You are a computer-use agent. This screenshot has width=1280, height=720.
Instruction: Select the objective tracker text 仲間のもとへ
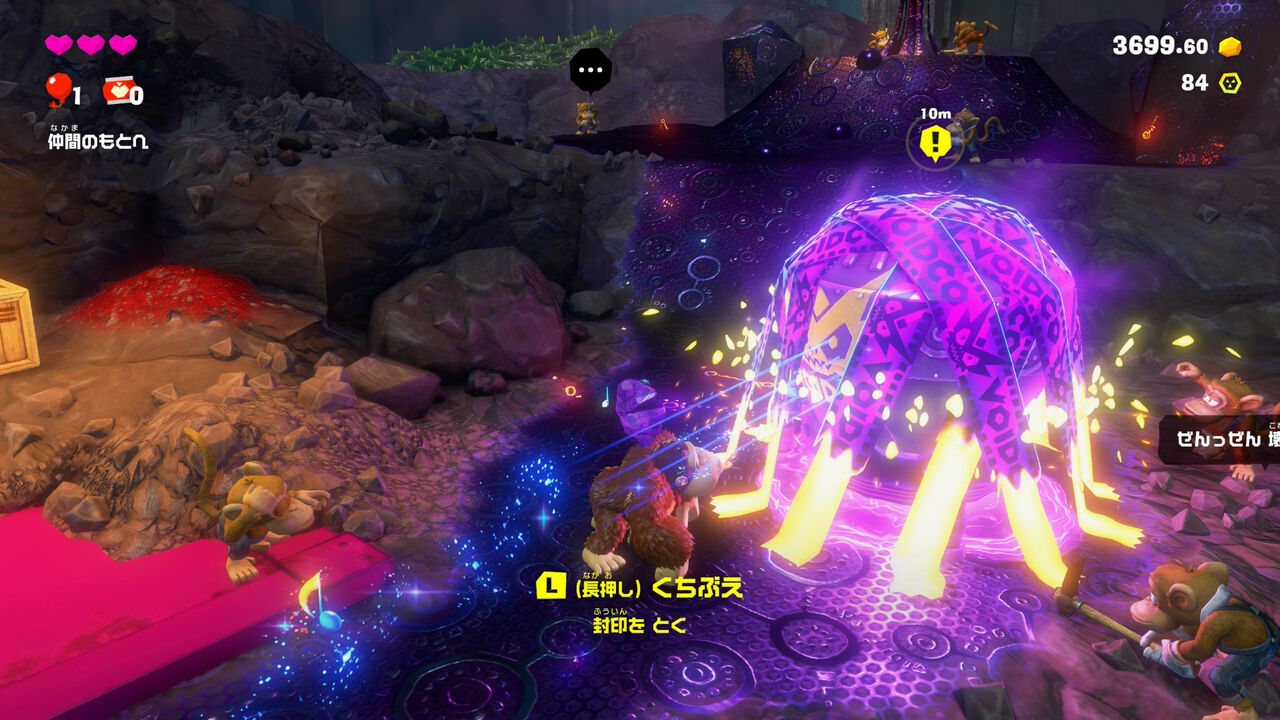(97, 142)
